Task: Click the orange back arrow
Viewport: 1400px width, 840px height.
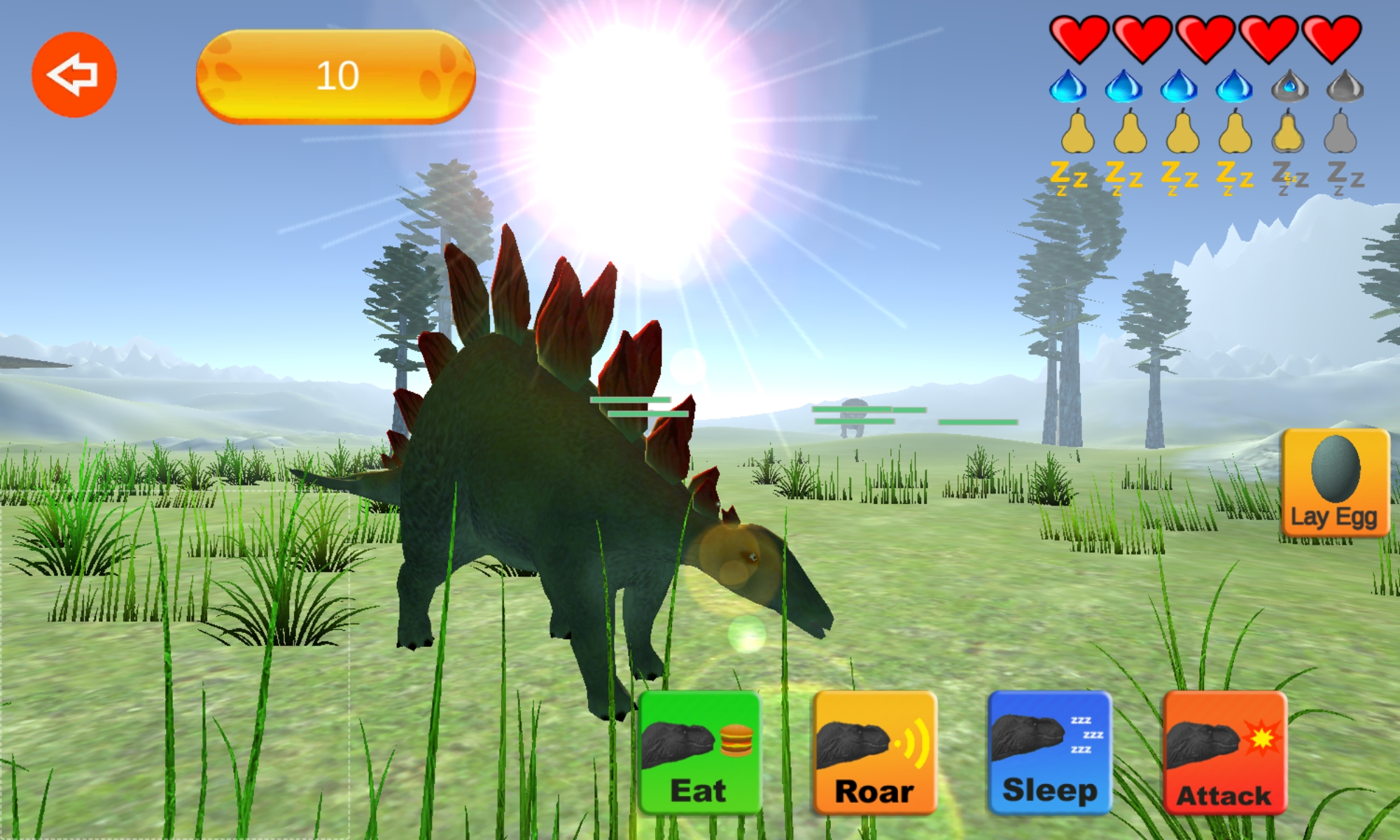Action: point(74,72)
